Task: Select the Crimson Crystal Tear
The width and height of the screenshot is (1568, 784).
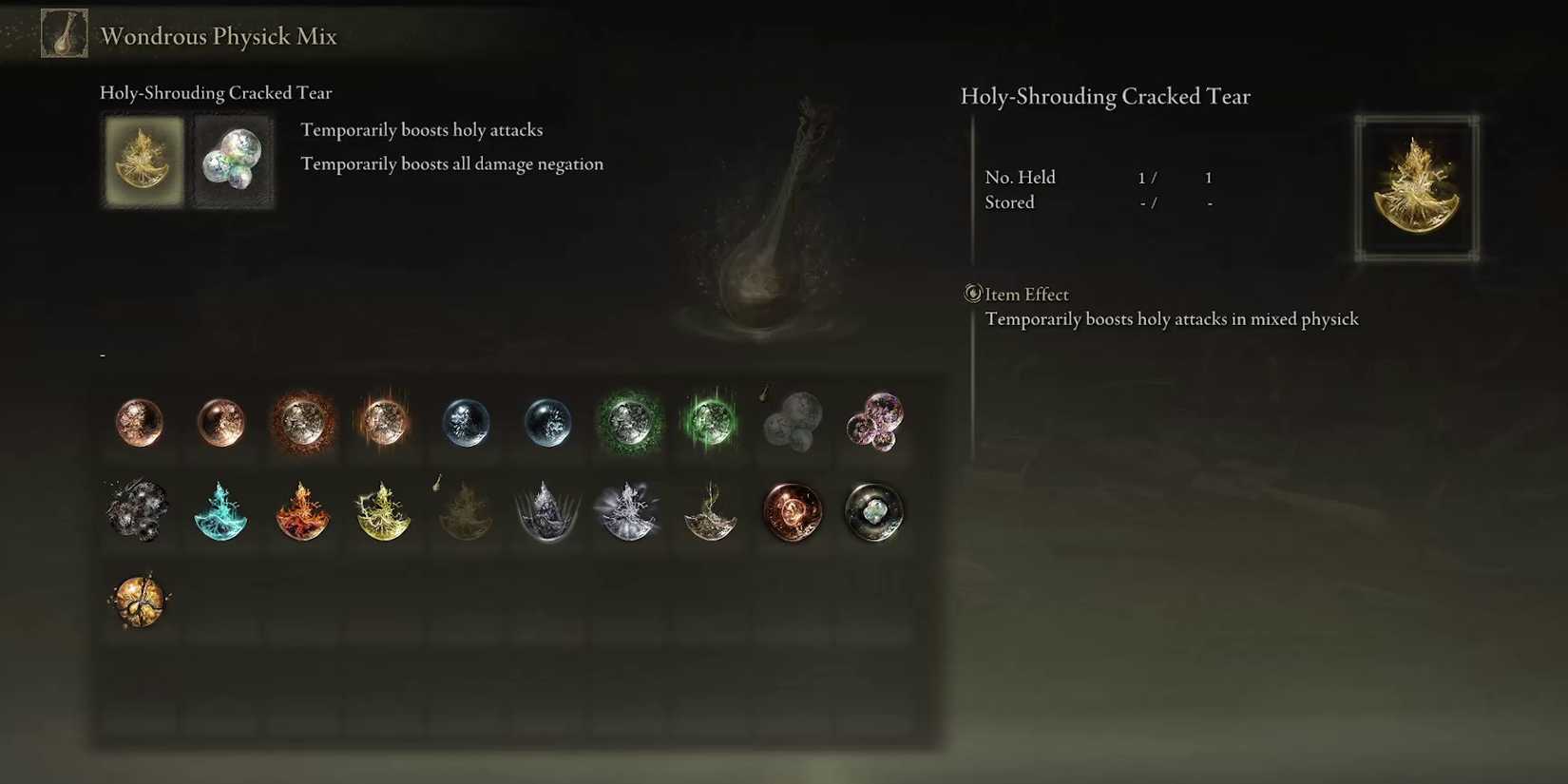Action: coord(138,425)
